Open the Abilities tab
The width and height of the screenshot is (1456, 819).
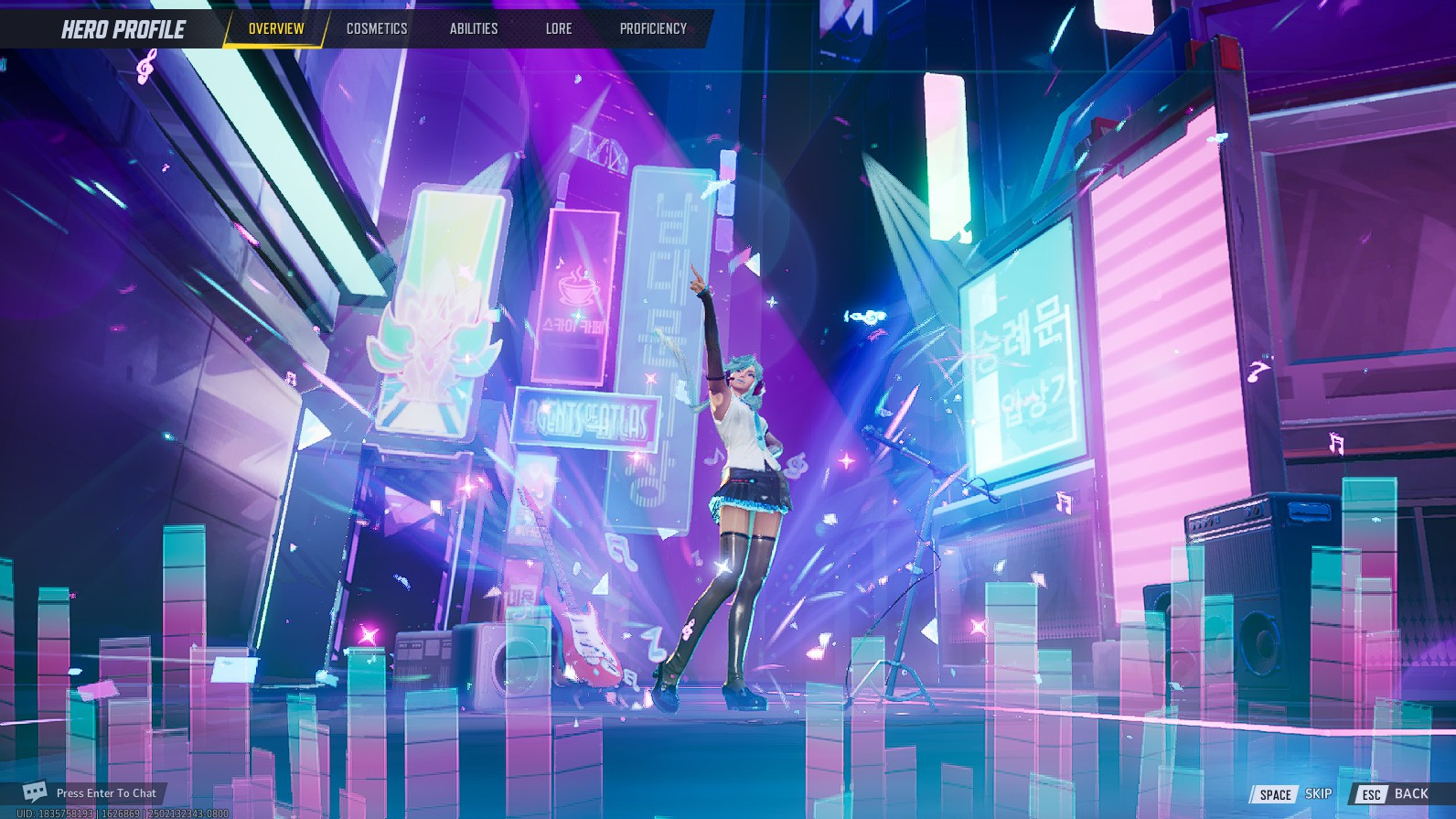(x=473, y=28)
